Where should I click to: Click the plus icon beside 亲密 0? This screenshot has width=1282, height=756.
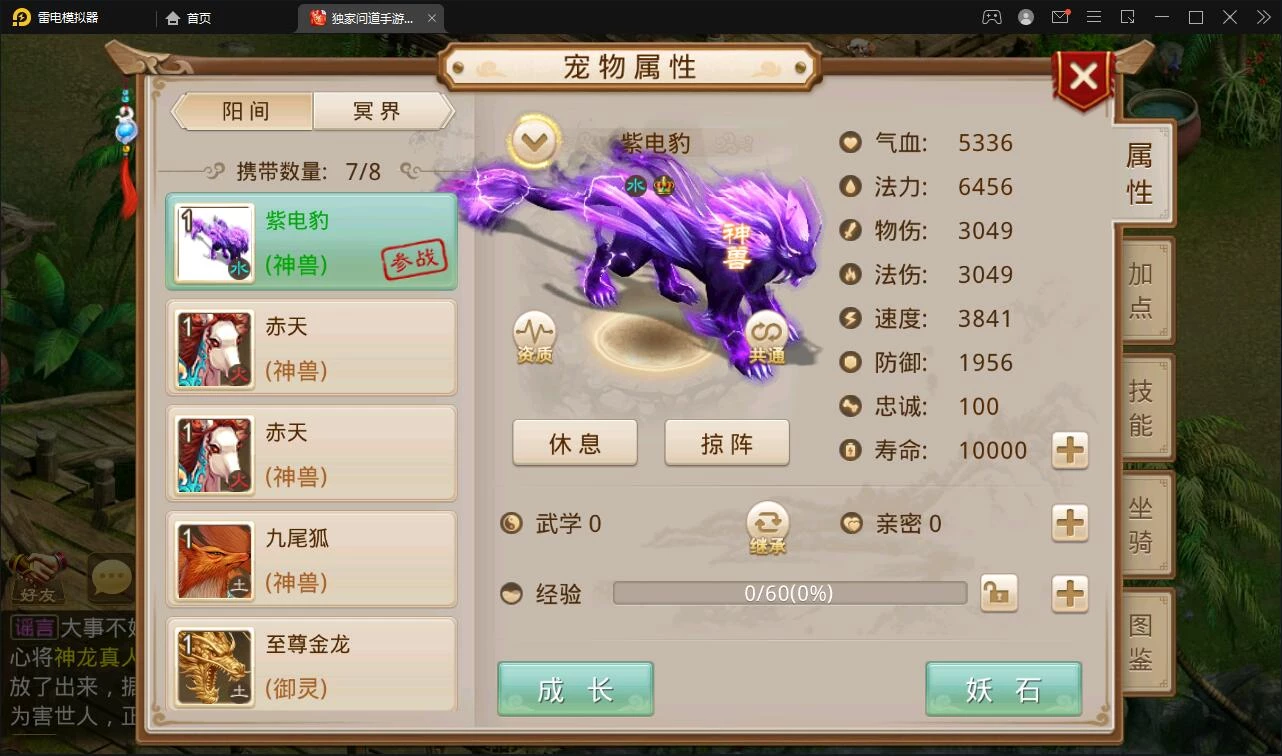click(1069, 523)
